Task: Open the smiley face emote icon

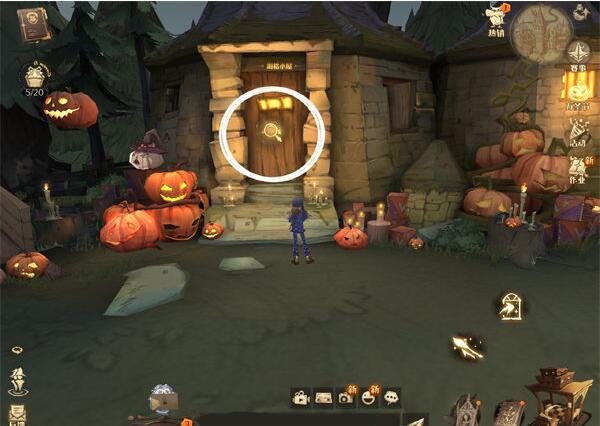Action: (368, 397)
